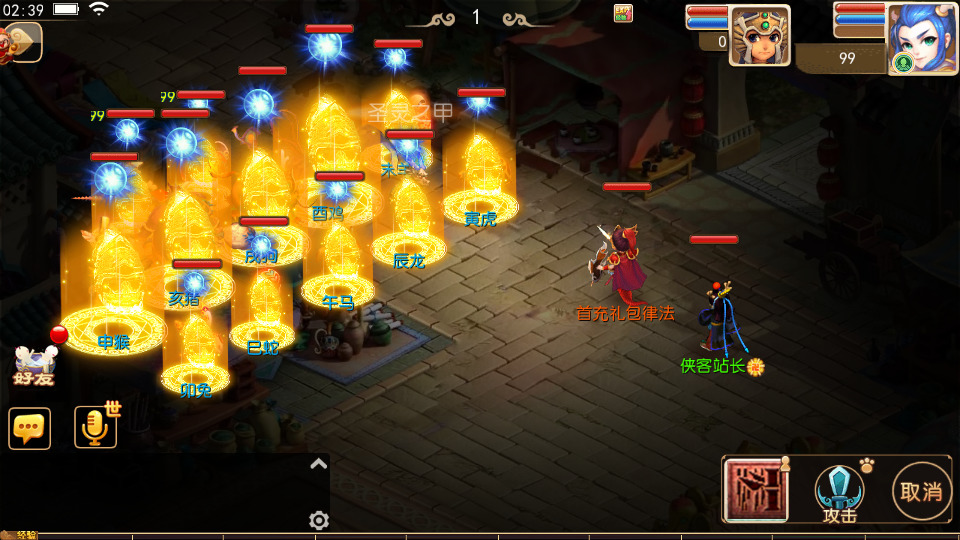Target the enemy labeled 巳蛇

pos(263,310)
